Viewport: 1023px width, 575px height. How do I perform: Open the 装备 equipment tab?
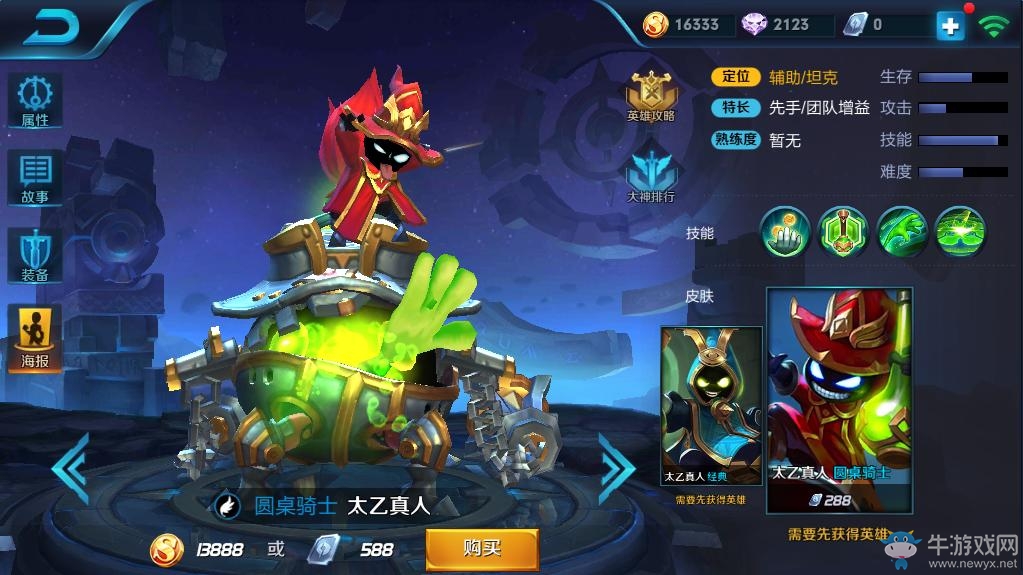coord(35,254)
